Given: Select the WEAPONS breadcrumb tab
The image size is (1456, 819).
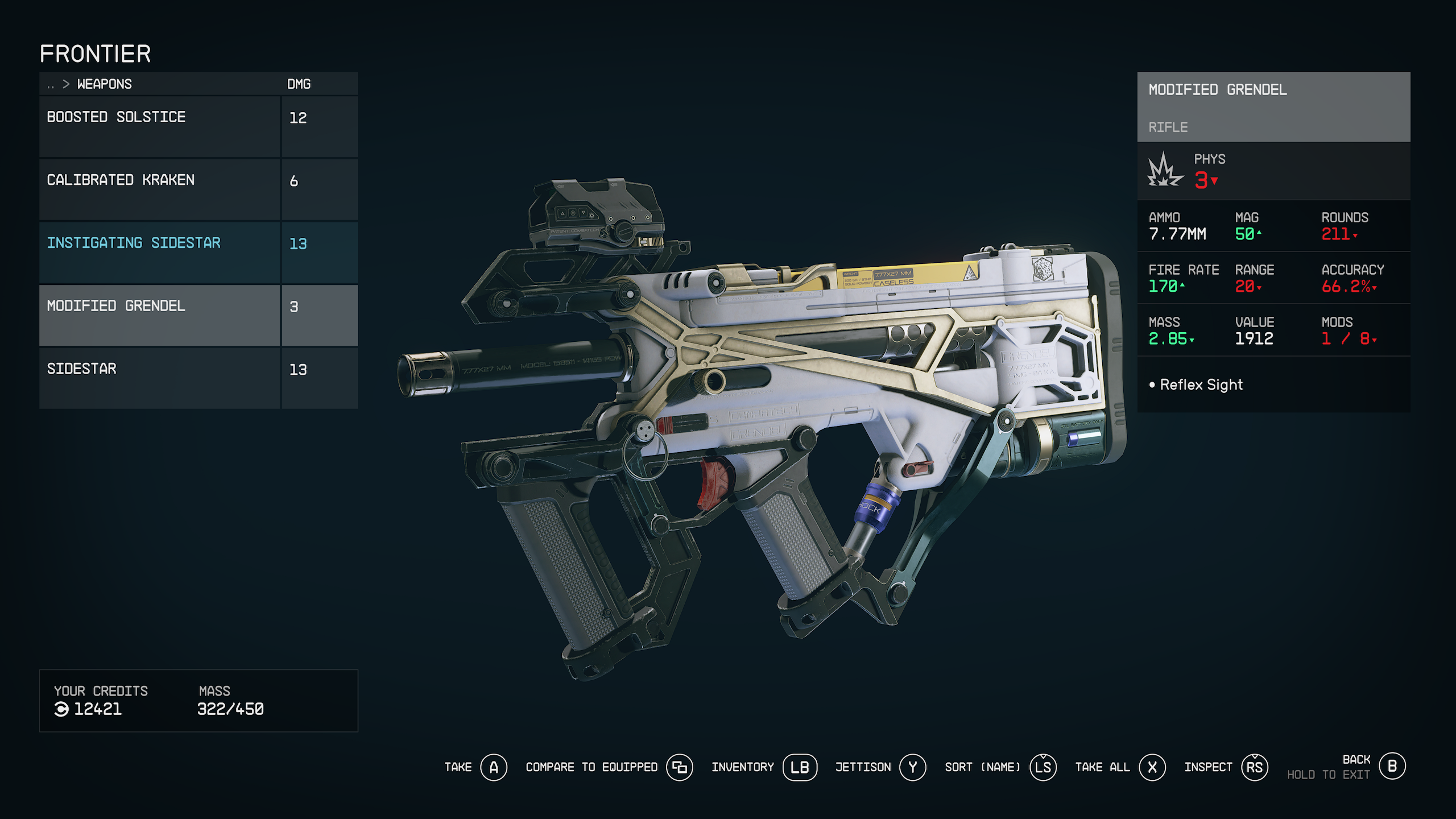Looking at the screenshot, I should pos(106,84).
